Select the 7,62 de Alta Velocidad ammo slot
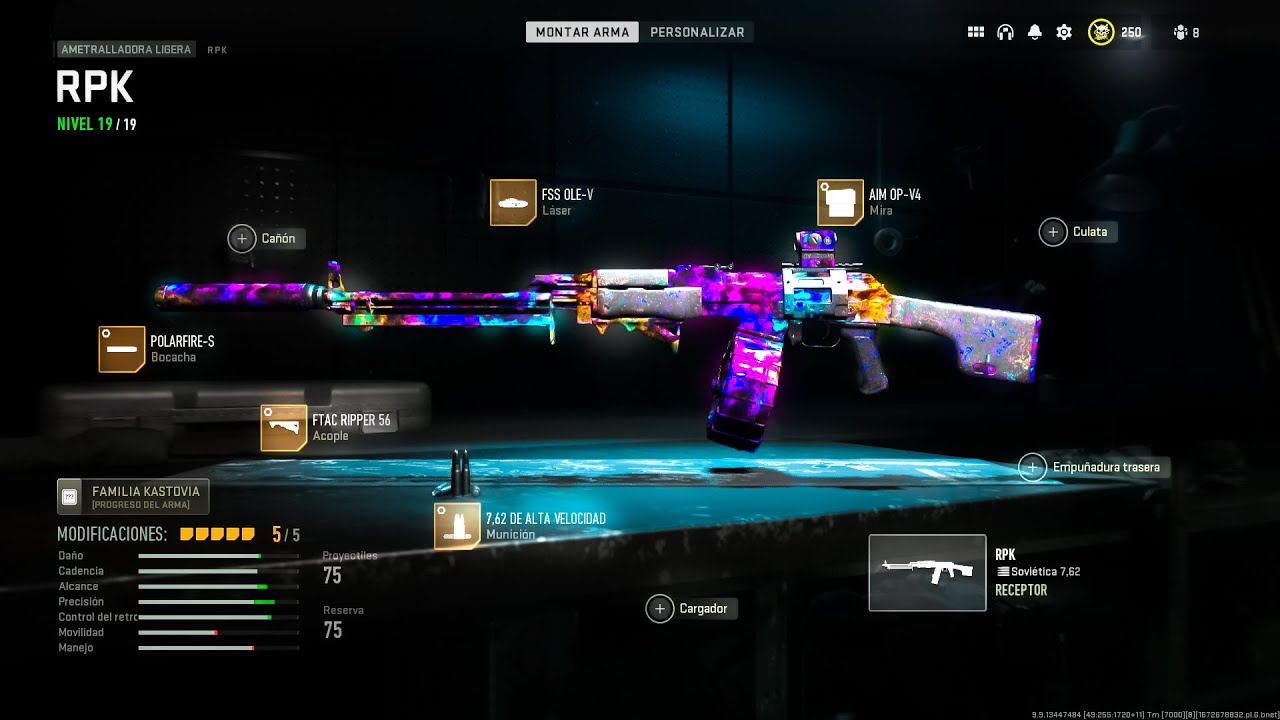Screen dimensions: 1280x720 (457, 526)
